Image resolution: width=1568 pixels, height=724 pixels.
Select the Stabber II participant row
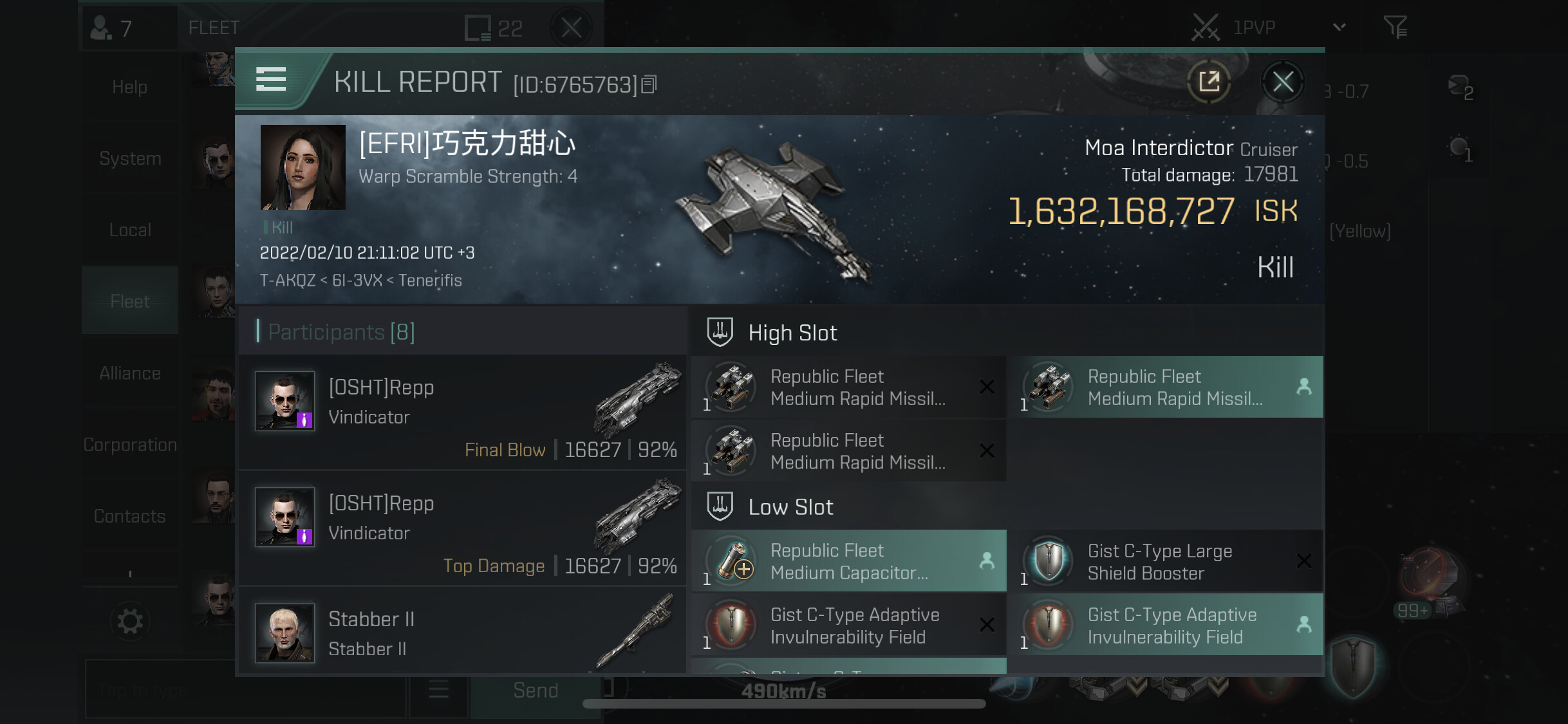tap(462, 633)
